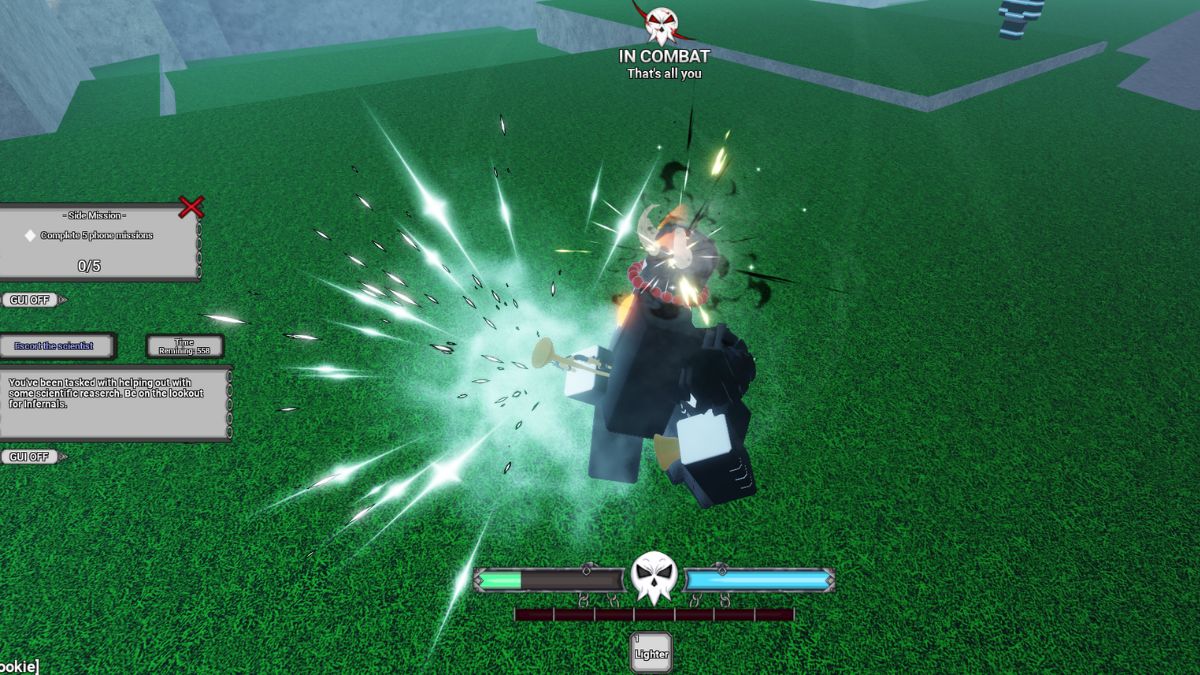Select the Lighter hotbar slot
The width and height of the screenshot is (1200, 675).
click(651, 653)
